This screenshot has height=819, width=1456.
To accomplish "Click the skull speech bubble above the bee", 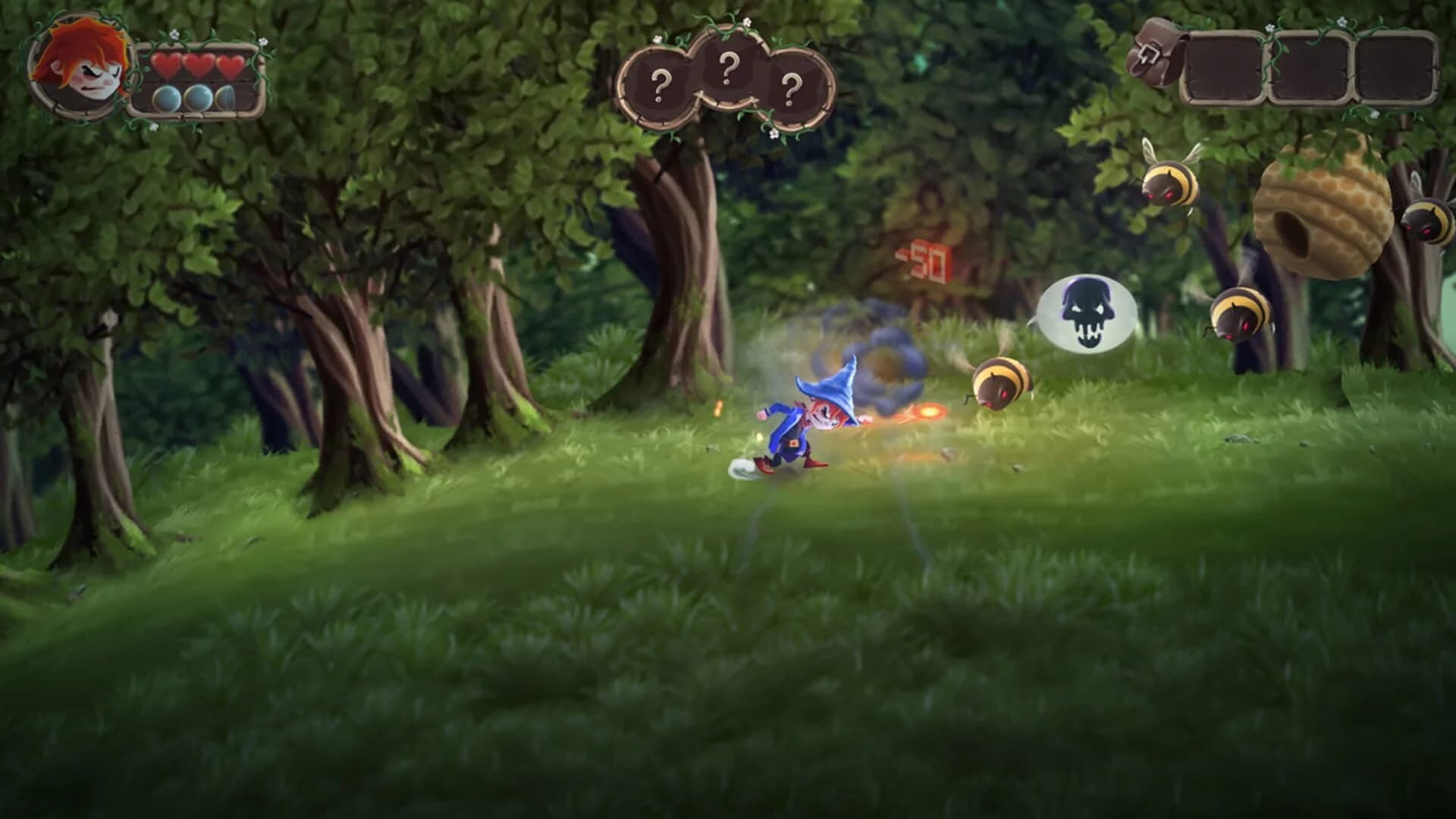I will click(1086, 313).
